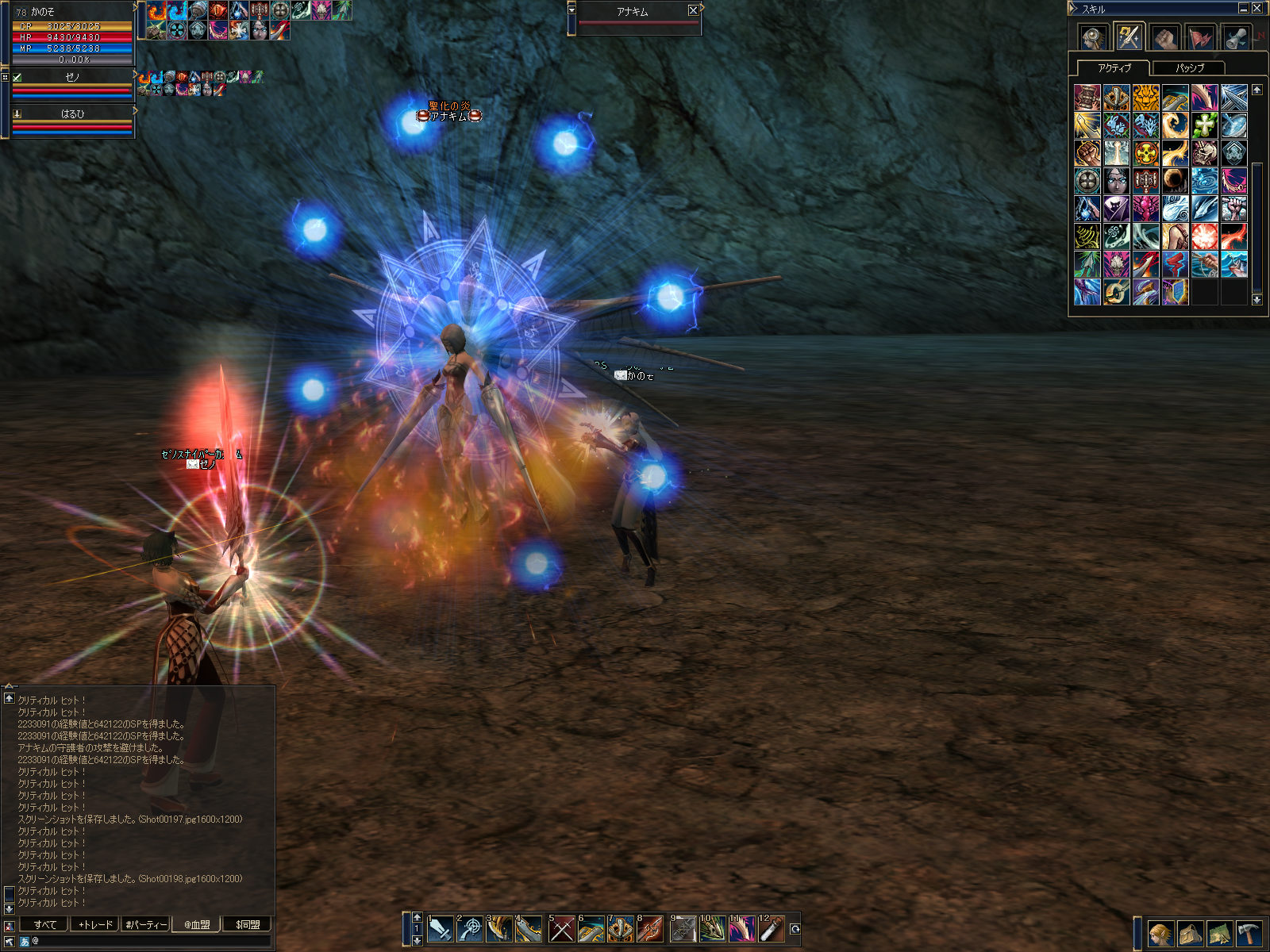Activate the crossed swords skill in slot 5
1270x952 pixels.
click(561, 928)
